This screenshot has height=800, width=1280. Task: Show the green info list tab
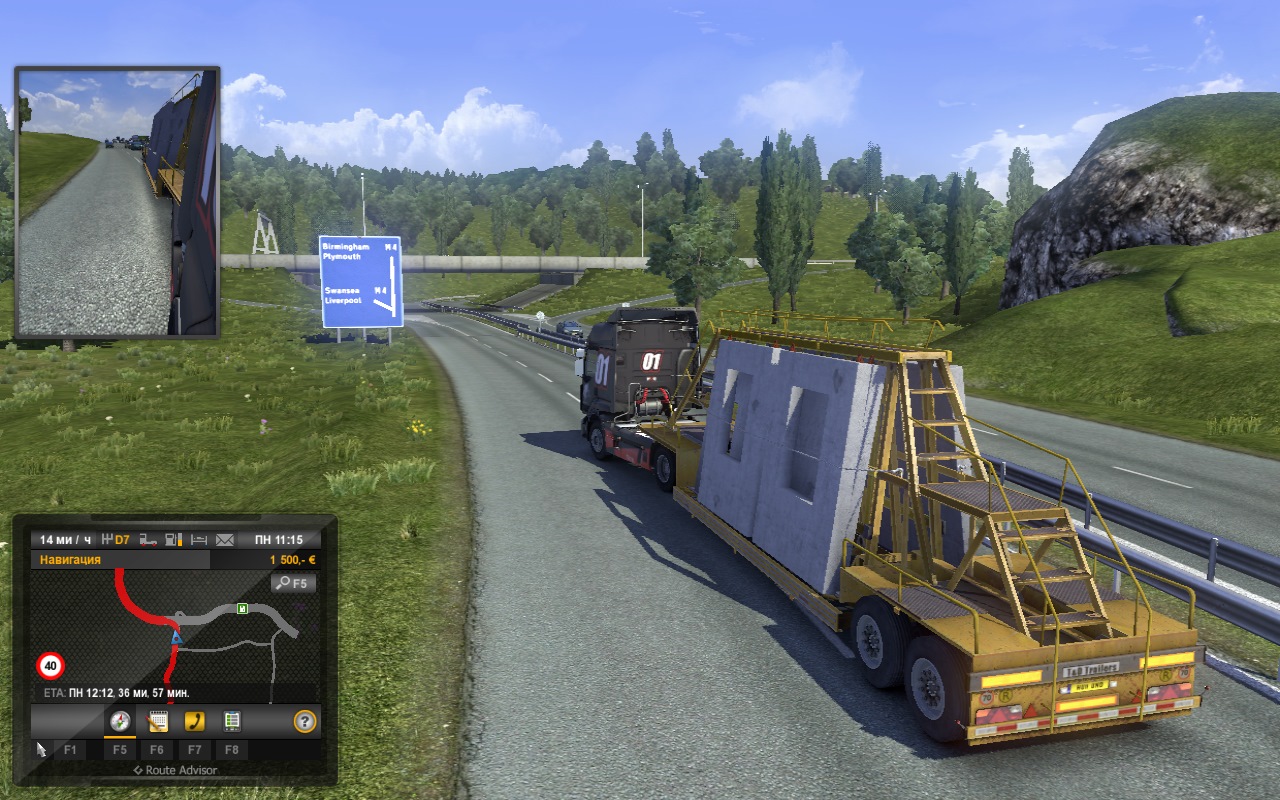[x=231, y=720]
